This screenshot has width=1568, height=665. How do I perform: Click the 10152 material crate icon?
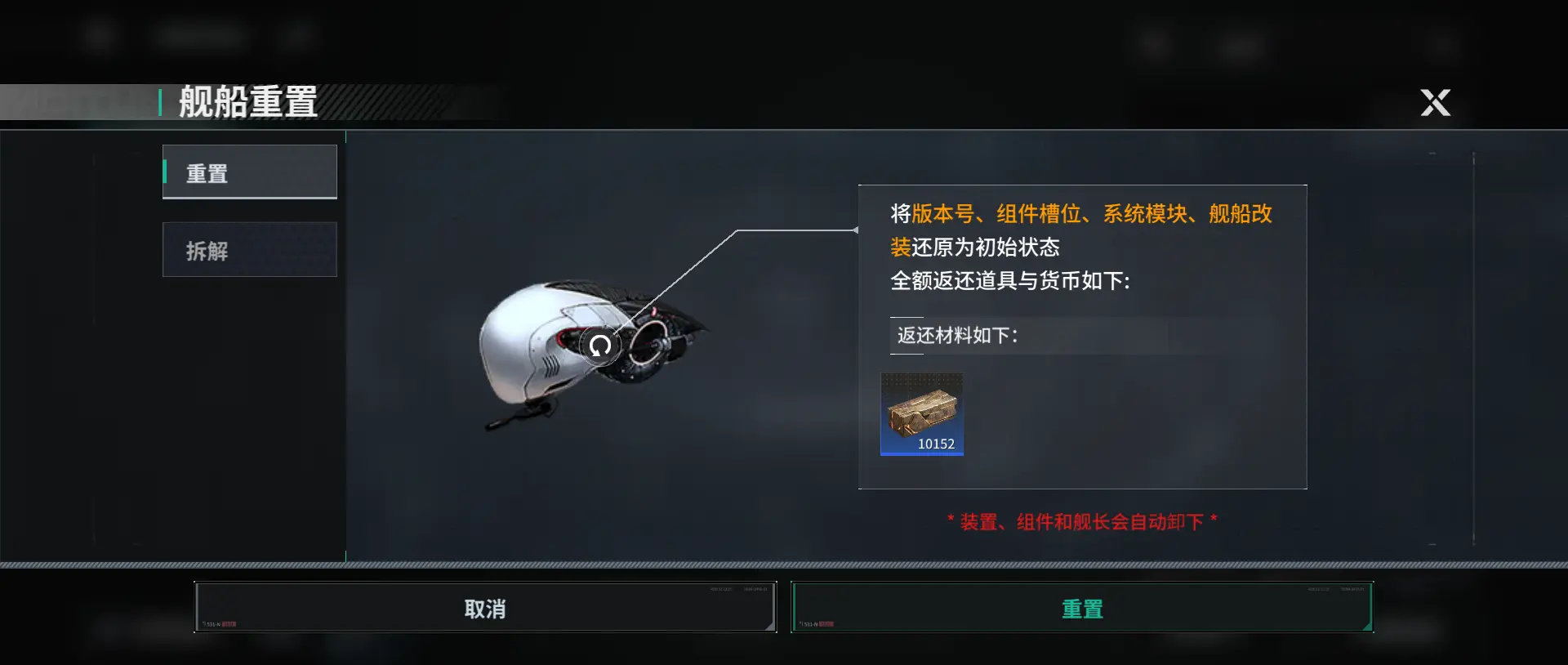(922, 414)
